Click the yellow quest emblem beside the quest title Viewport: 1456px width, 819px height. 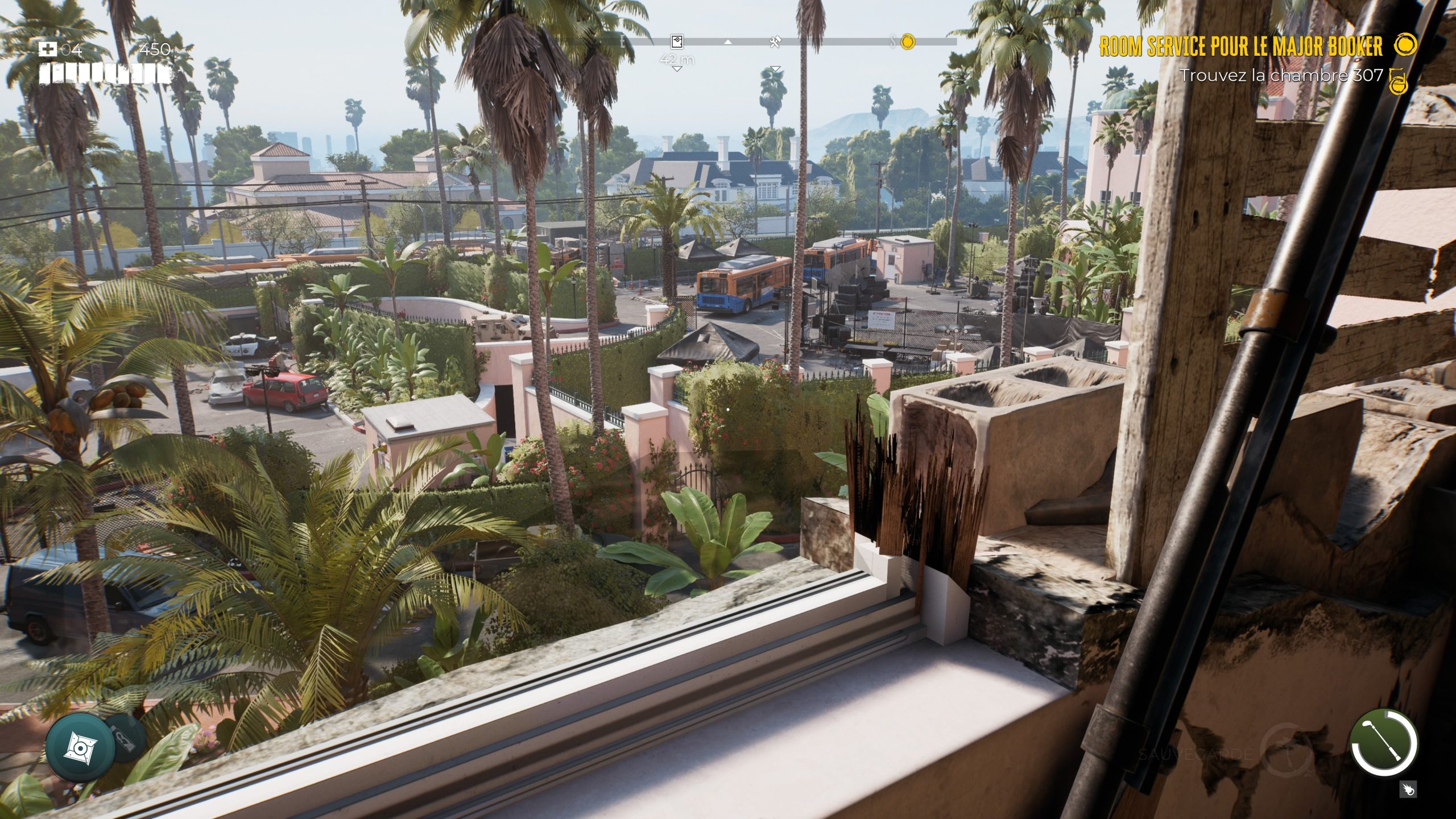pos(1406,45)
